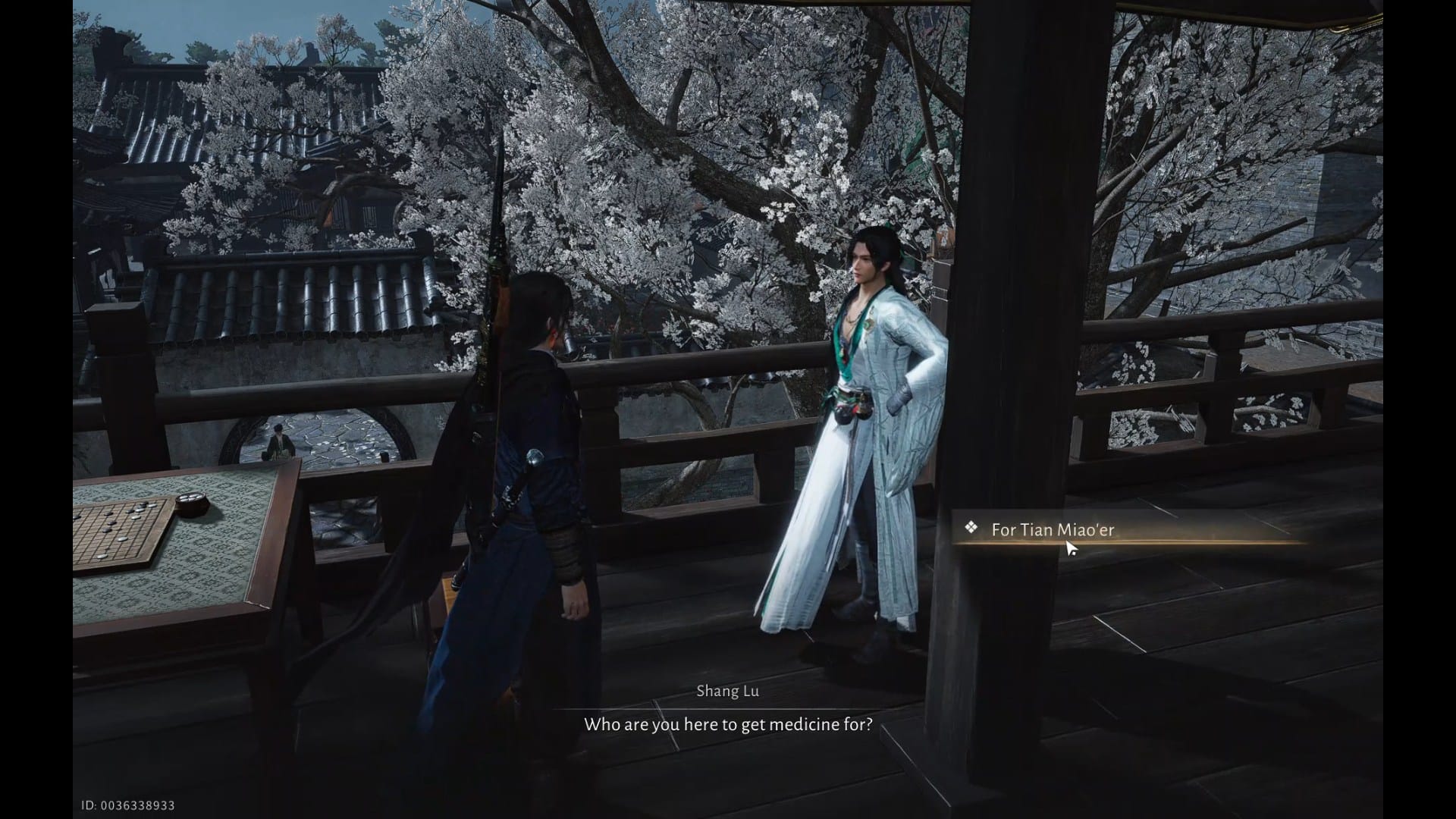The image size is (1456, 819).
Task: Choose the "For Tian Miao'er" reply
Action: [1053, 530]
